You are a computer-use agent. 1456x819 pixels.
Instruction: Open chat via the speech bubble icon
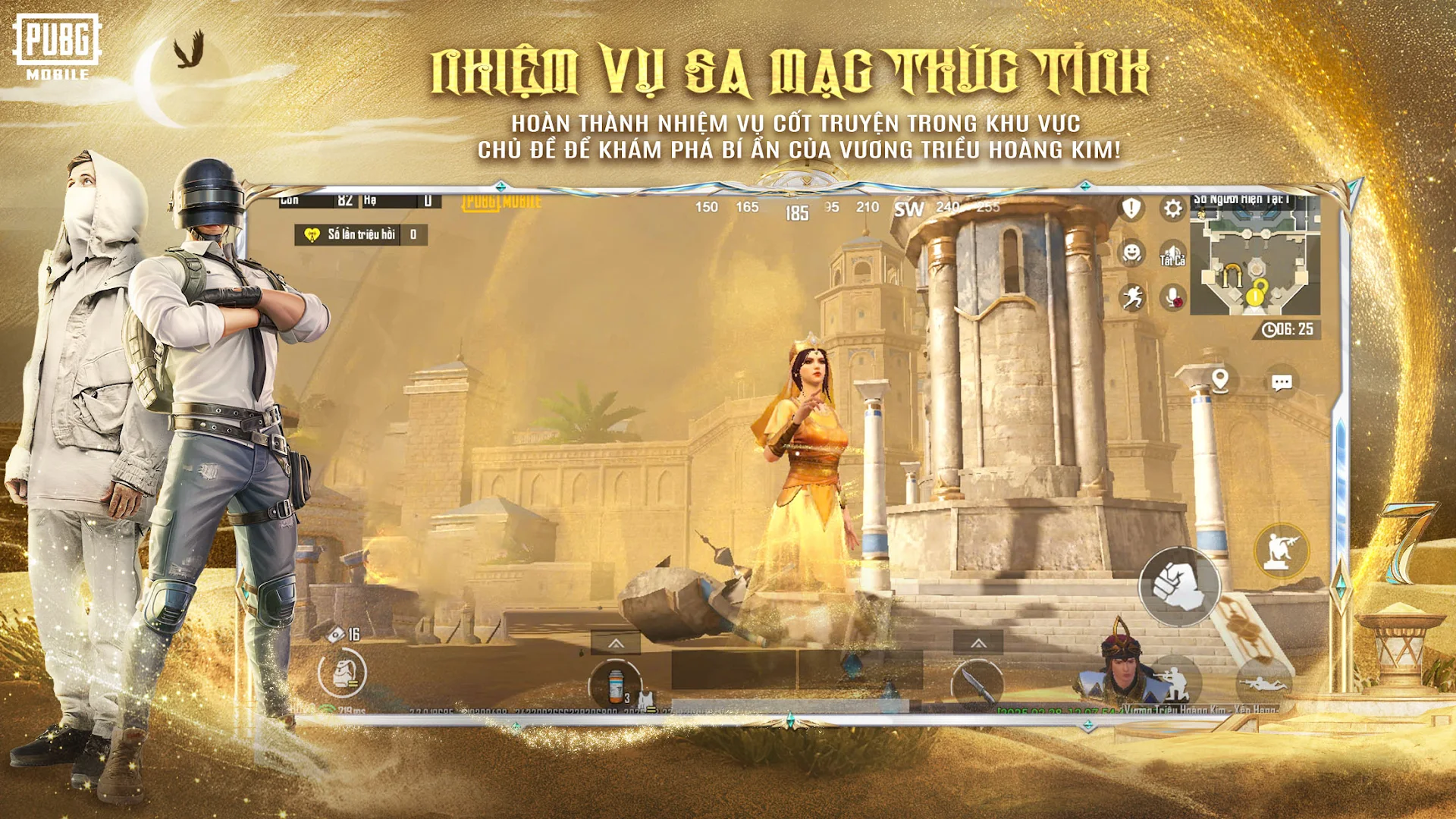click(1282, 381)
